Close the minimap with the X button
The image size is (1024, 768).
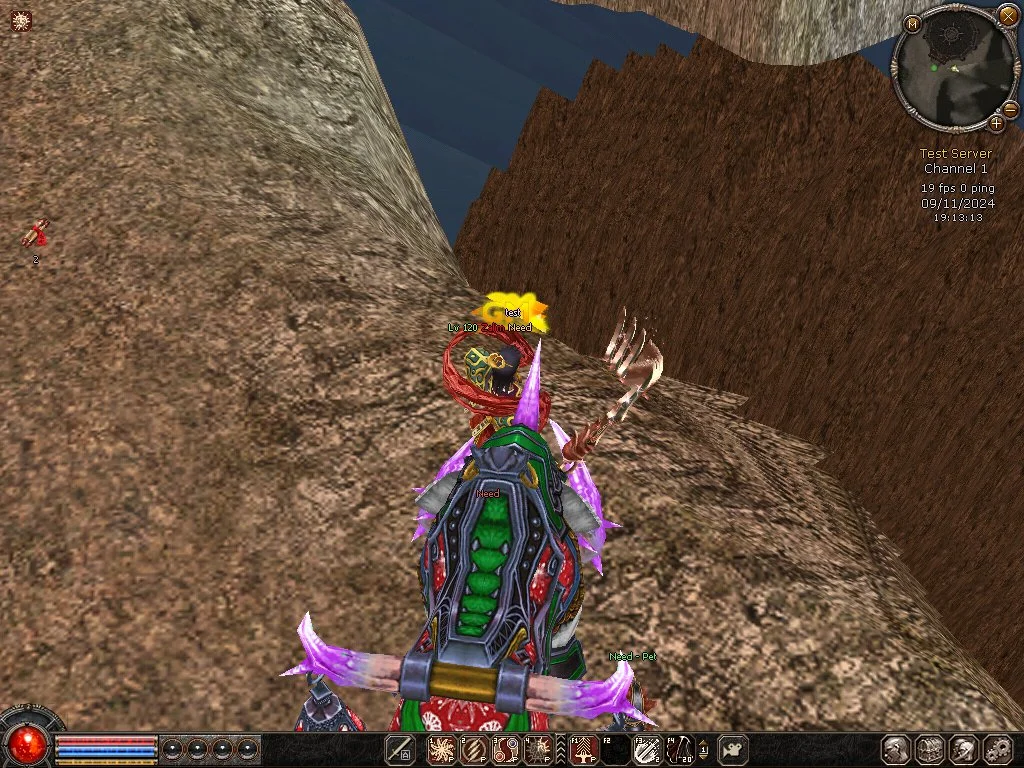[1007, 15]
